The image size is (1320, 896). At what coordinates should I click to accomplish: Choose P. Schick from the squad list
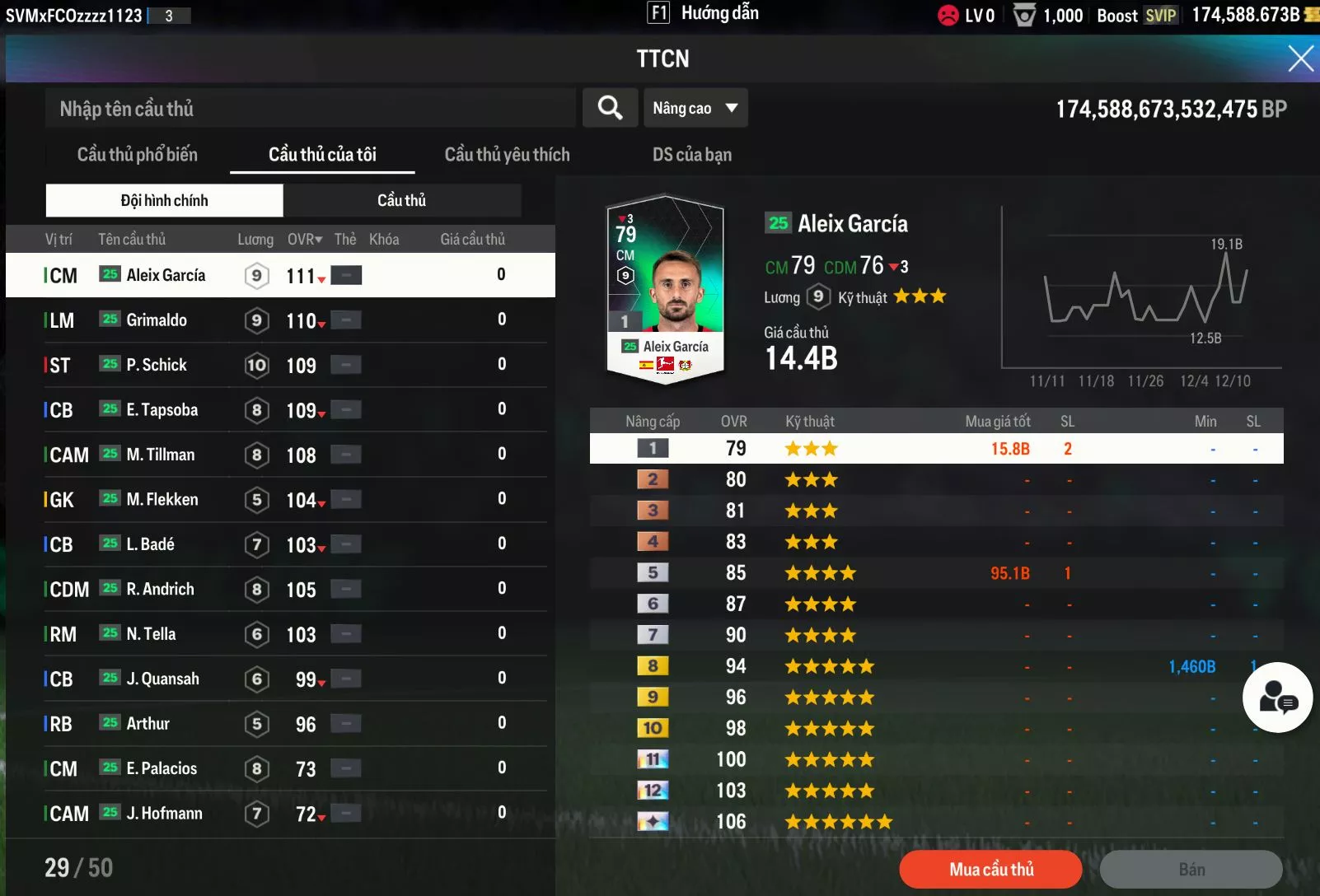coord(157,365)
